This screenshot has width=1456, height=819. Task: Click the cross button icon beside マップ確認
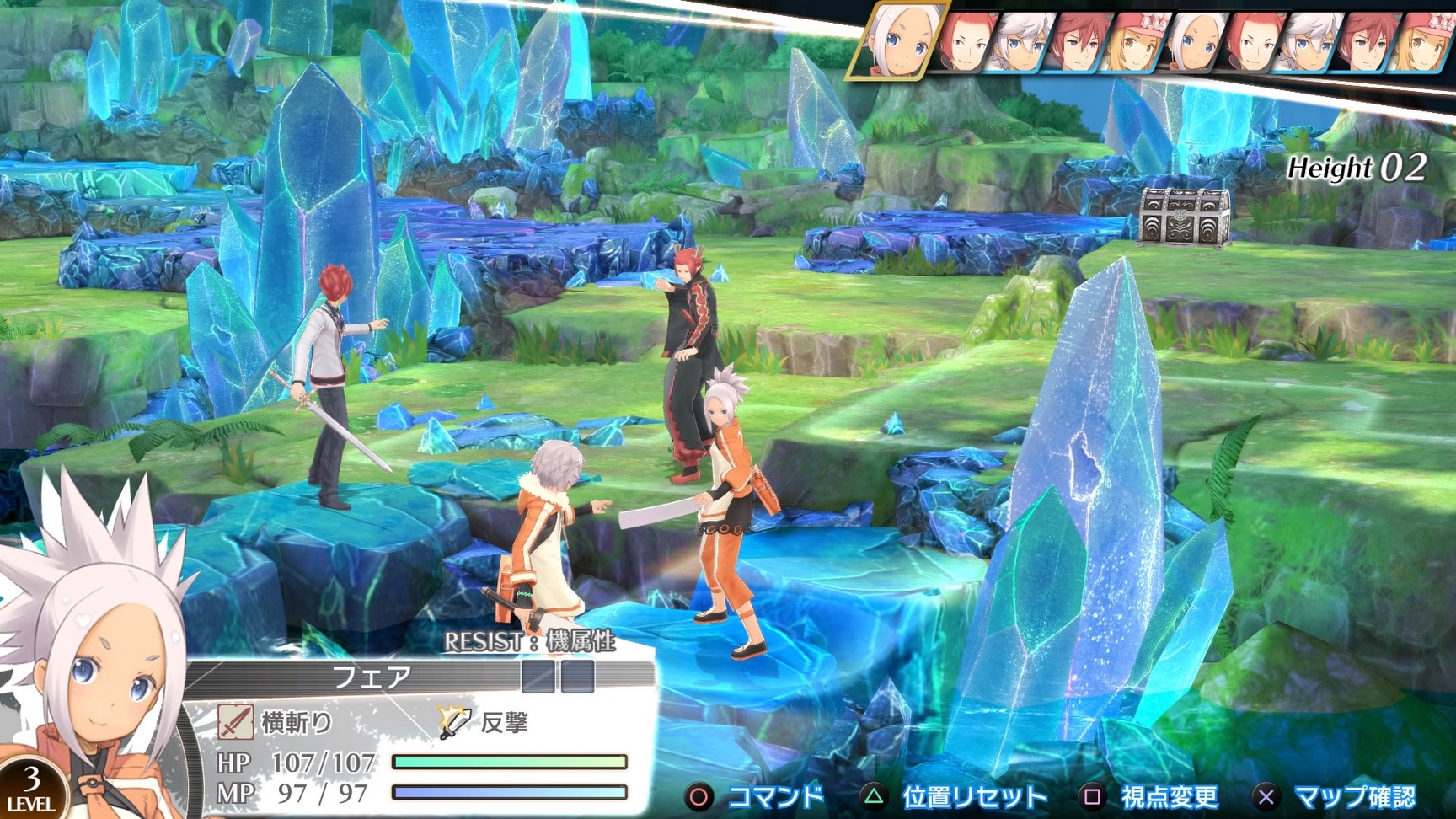point(1266,795)
